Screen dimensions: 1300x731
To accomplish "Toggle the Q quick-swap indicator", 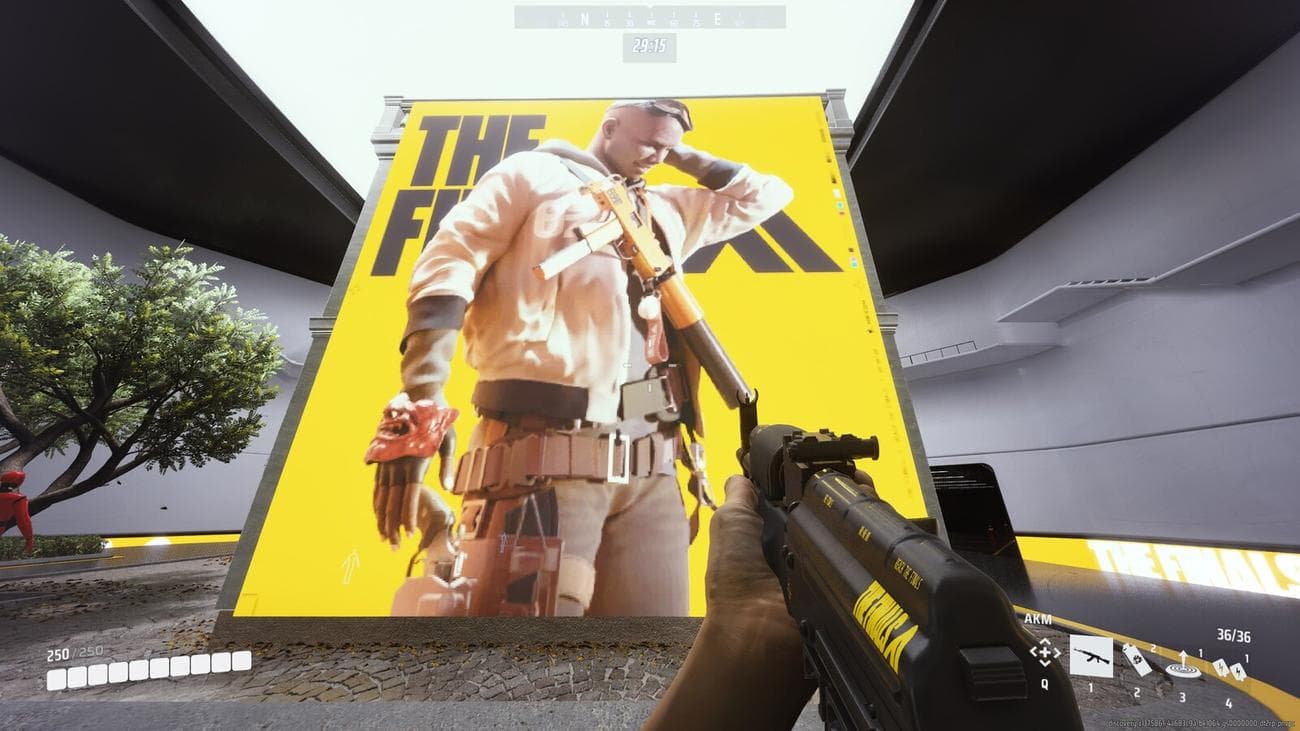I will tap(1045, 685).
